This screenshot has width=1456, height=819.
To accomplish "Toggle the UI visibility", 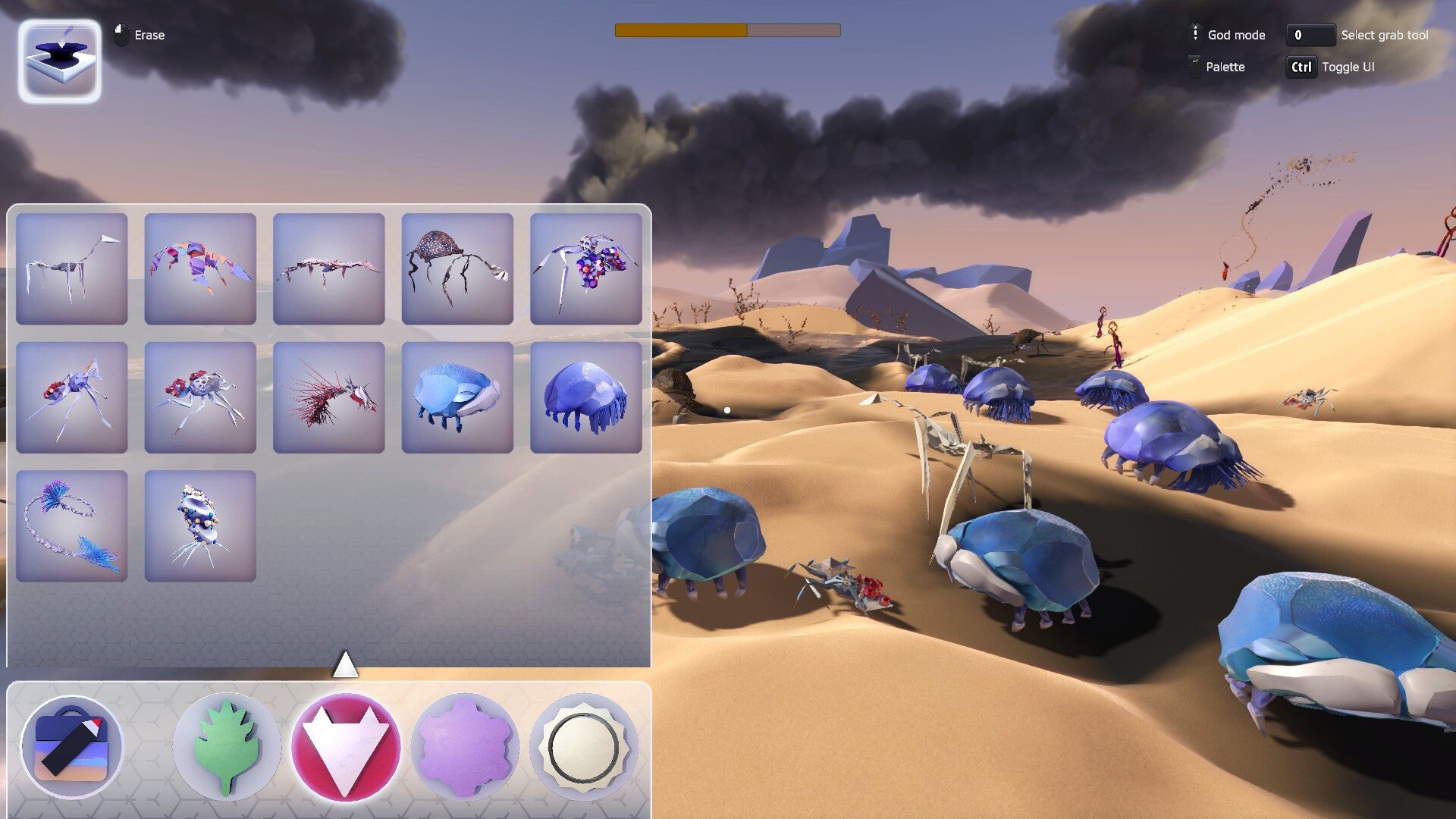I will pos(1349,67).
